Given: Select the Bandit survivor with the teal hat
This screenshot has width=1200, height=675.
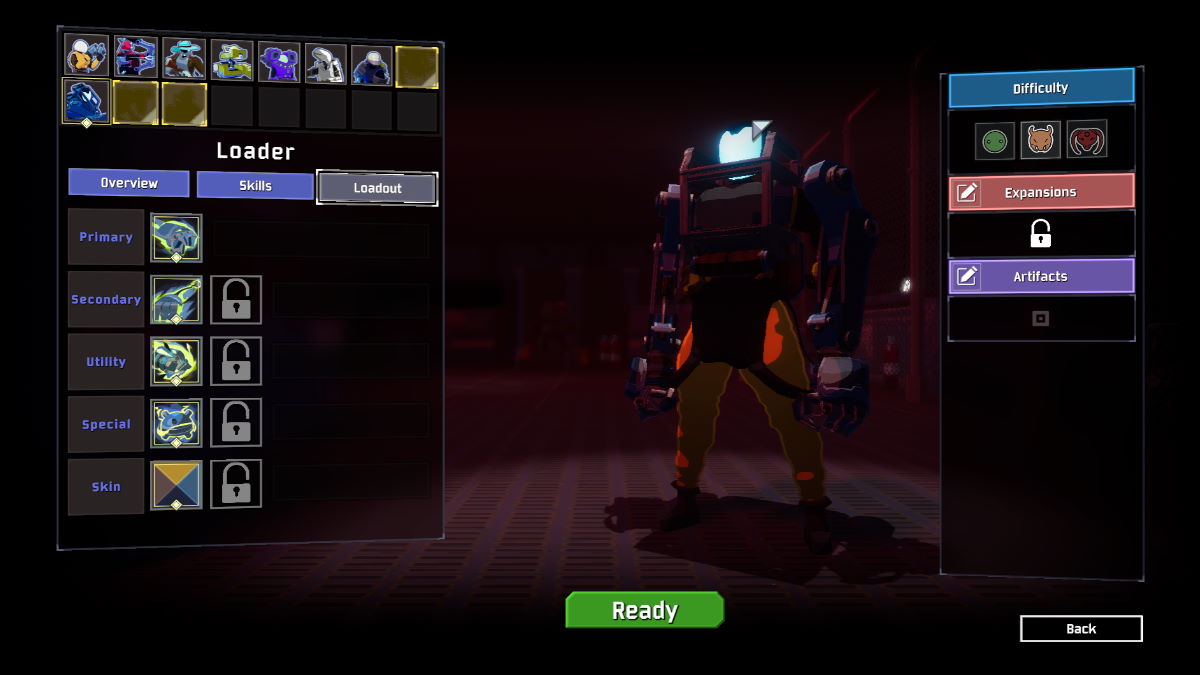Looking at the screenshot, I should (x=184, y=58).
